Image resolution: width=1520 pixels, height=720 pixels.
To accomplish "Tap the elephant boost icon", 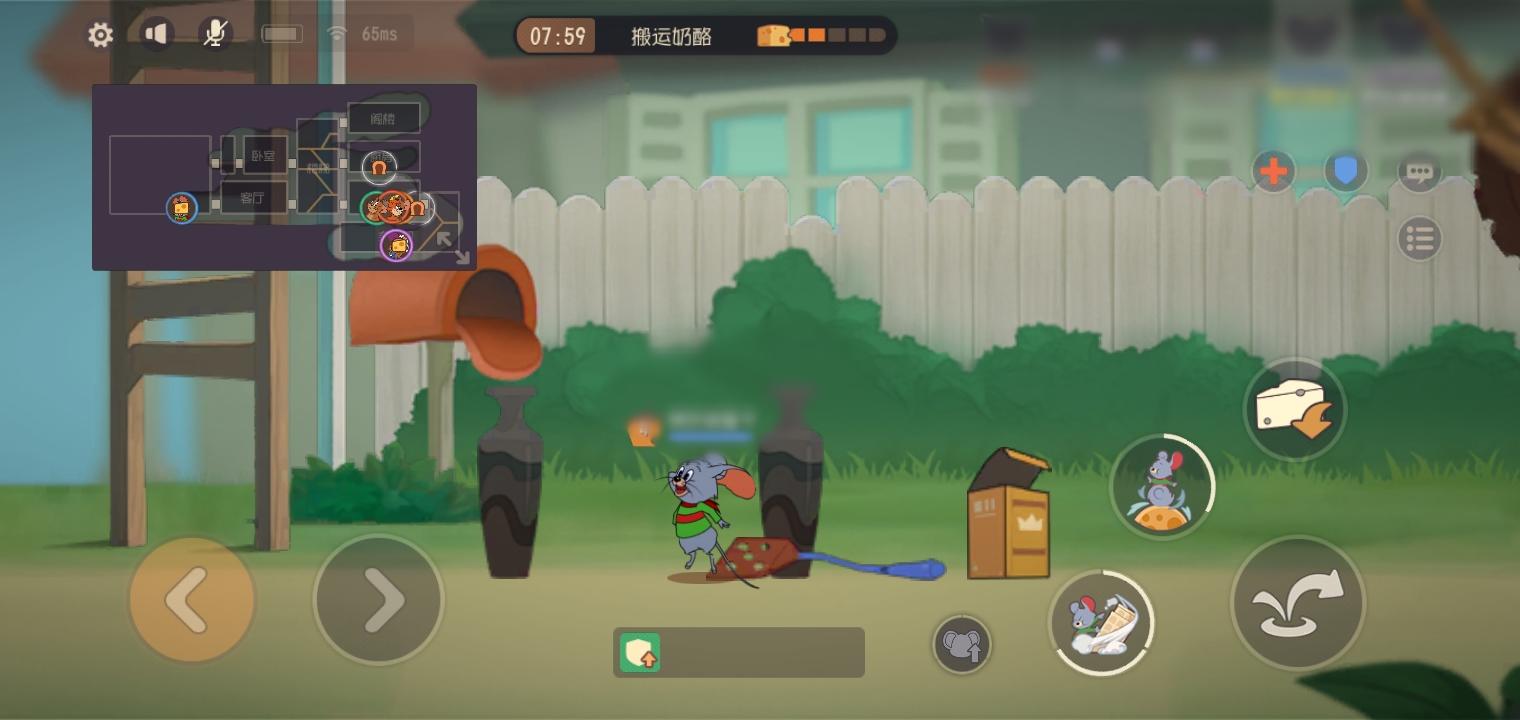I will 962,644.
